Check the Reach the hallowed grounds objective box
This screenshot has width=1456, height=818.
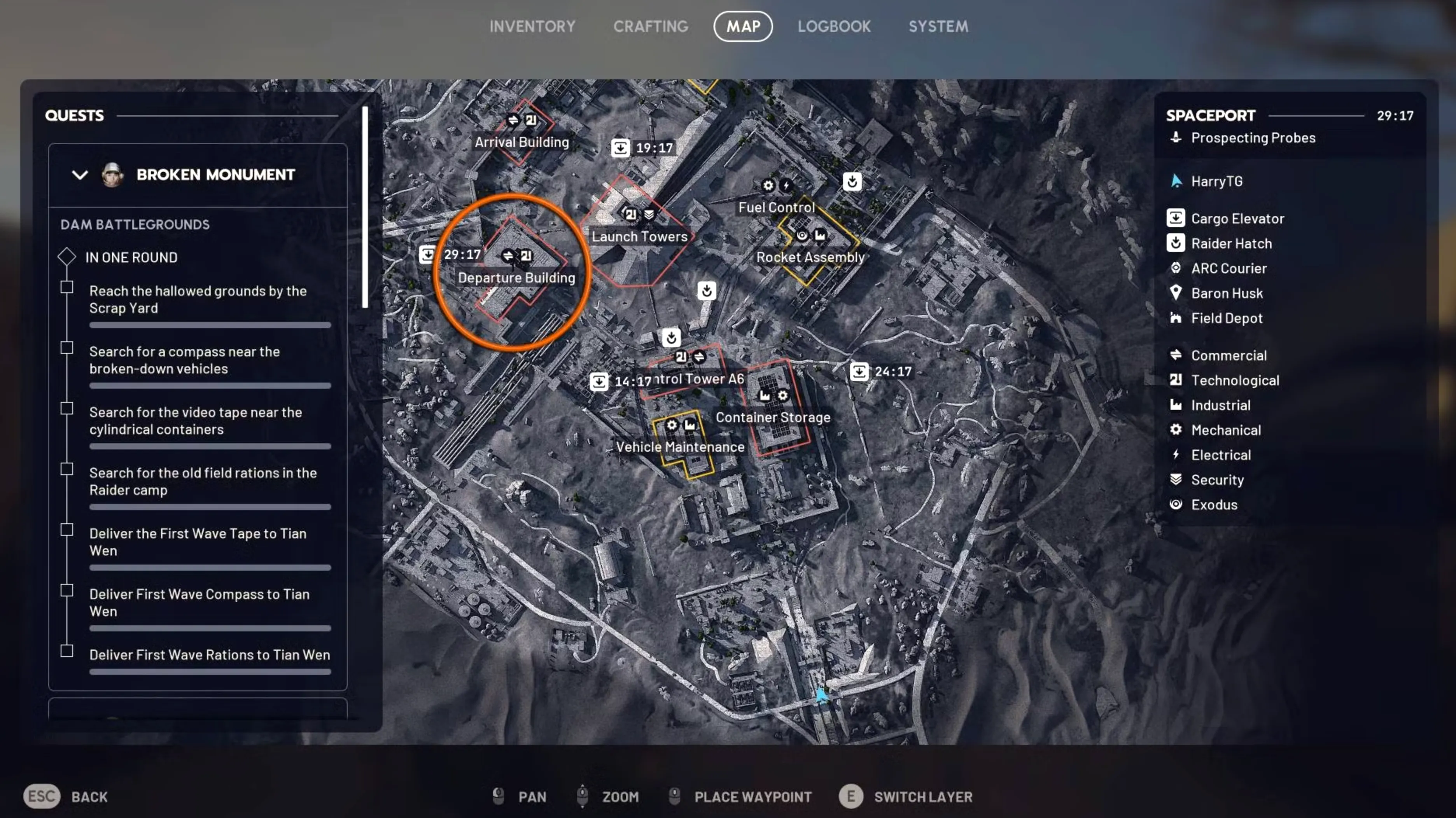point(67,287)
